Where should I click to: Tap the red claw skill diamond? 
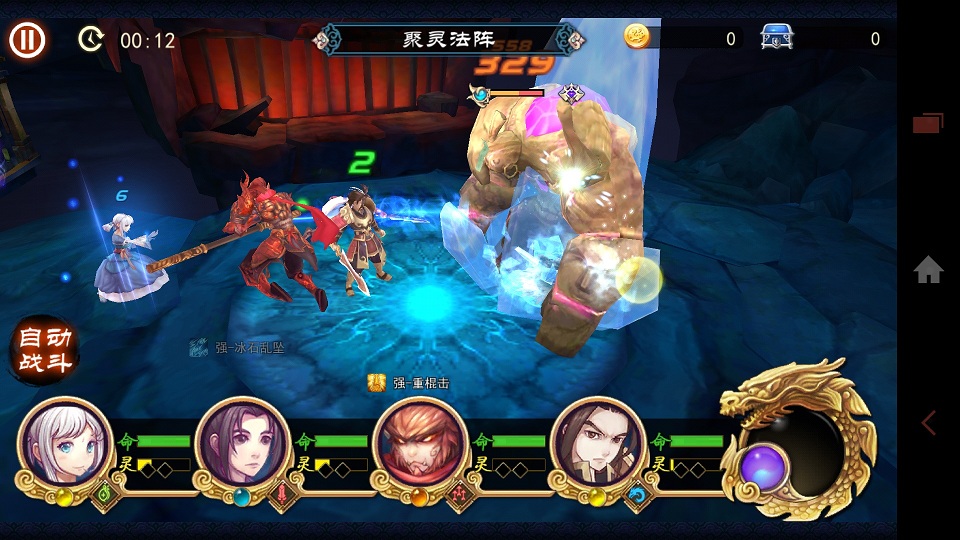(461, 492)
